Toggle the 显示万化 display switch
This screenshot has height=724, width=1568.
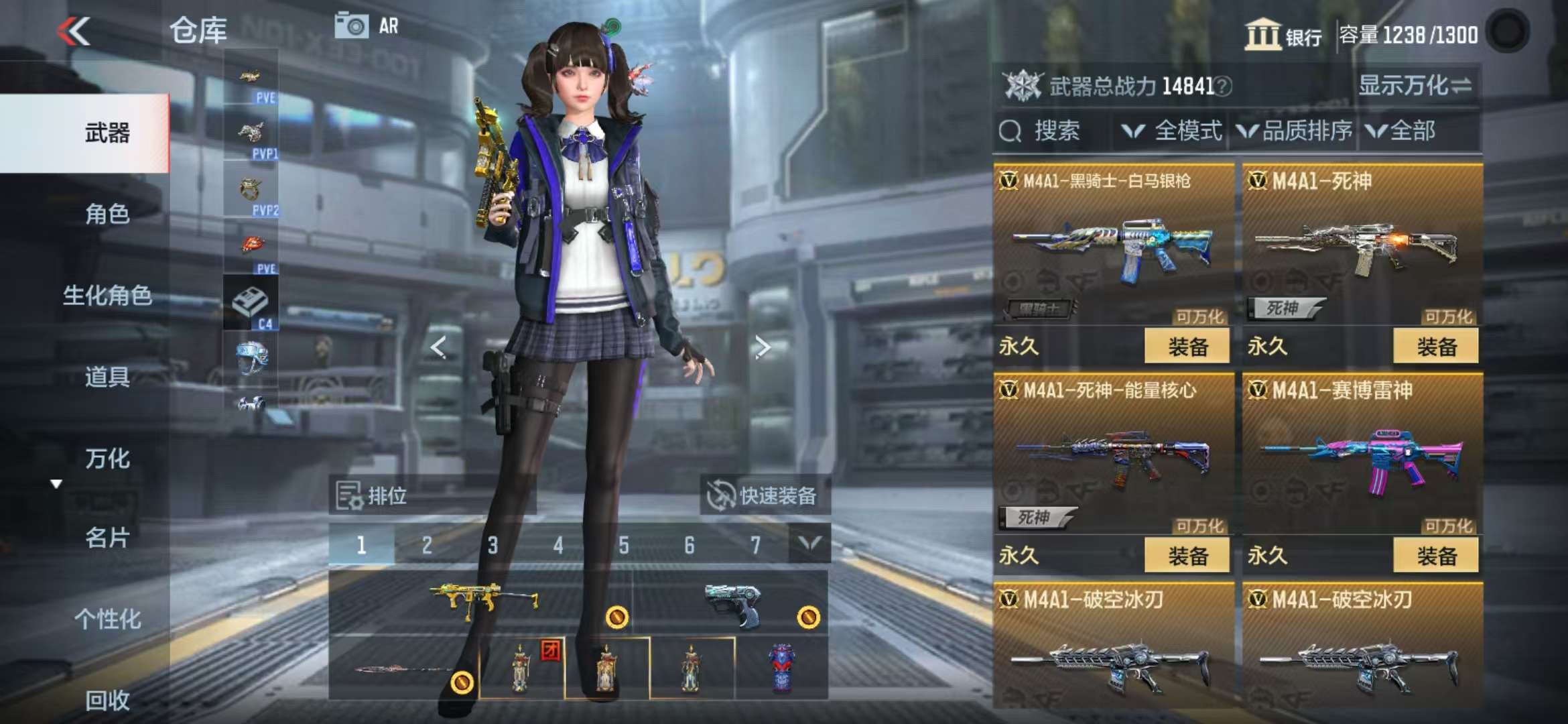pyautogui.click(x=1415, y=86)
